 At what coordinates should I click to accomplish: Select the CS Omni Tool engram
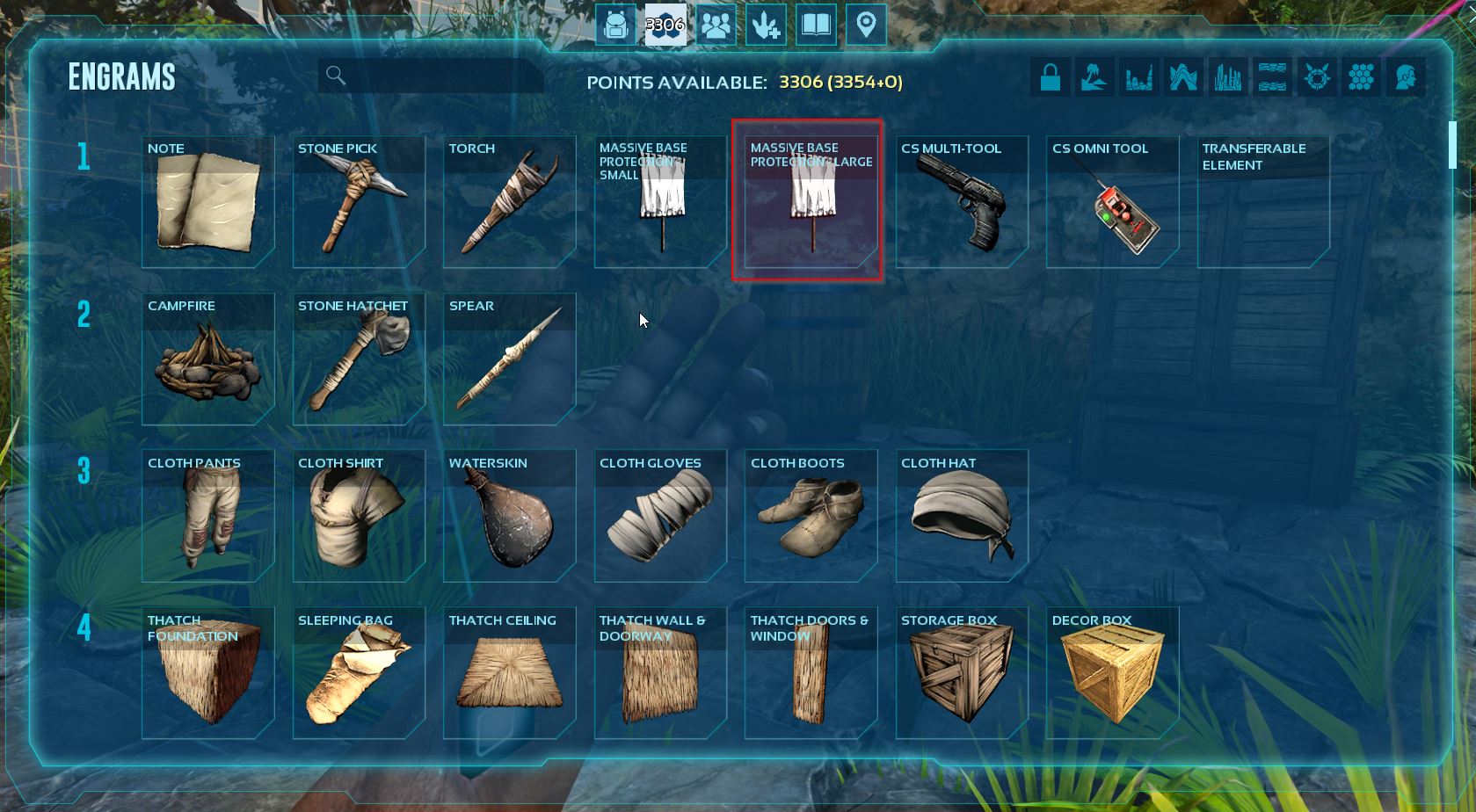point(1113,202)
